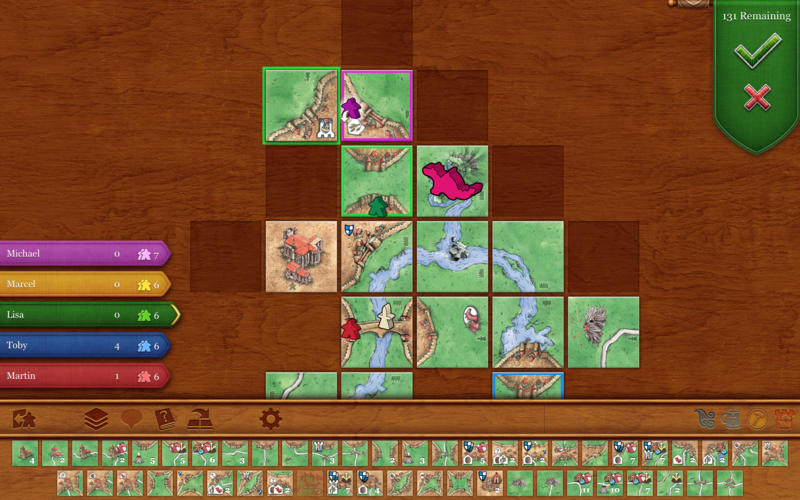The height and width of the screenshot is (500, 800).
Task: Select the monastery tile on the board
Action: coord(301,257)
